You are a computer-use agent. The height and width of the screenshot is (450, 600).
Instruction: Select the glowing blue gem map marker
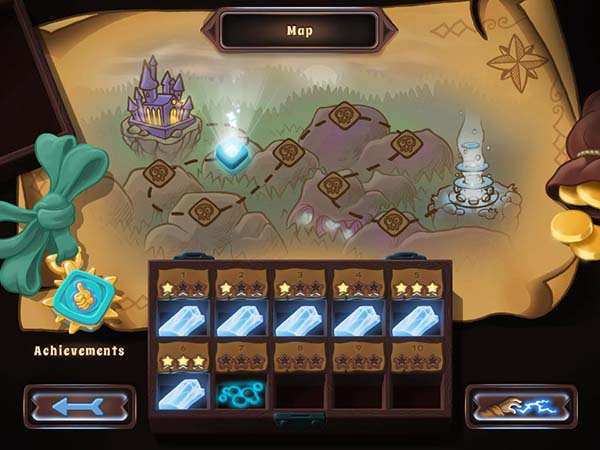[233, 154]
